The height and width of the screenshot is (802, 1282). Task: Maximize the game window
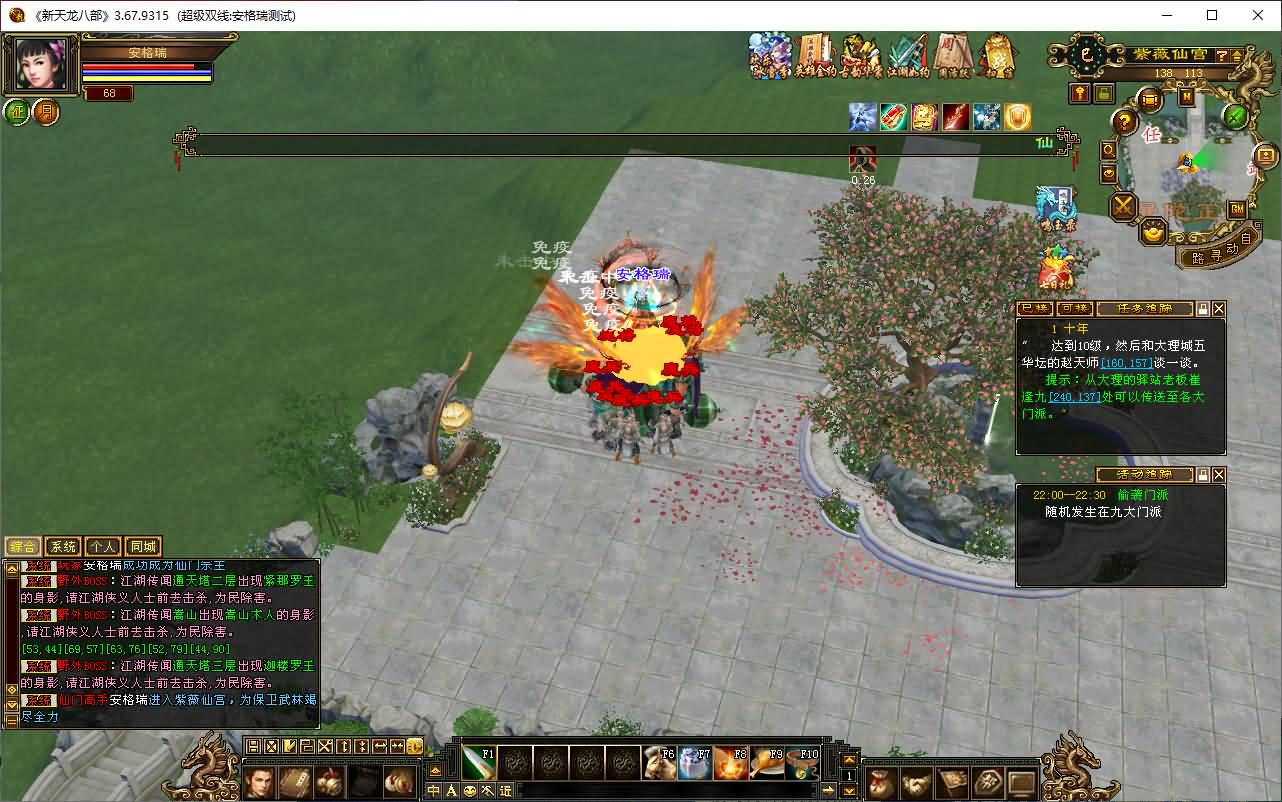(x=1212, y=15)
